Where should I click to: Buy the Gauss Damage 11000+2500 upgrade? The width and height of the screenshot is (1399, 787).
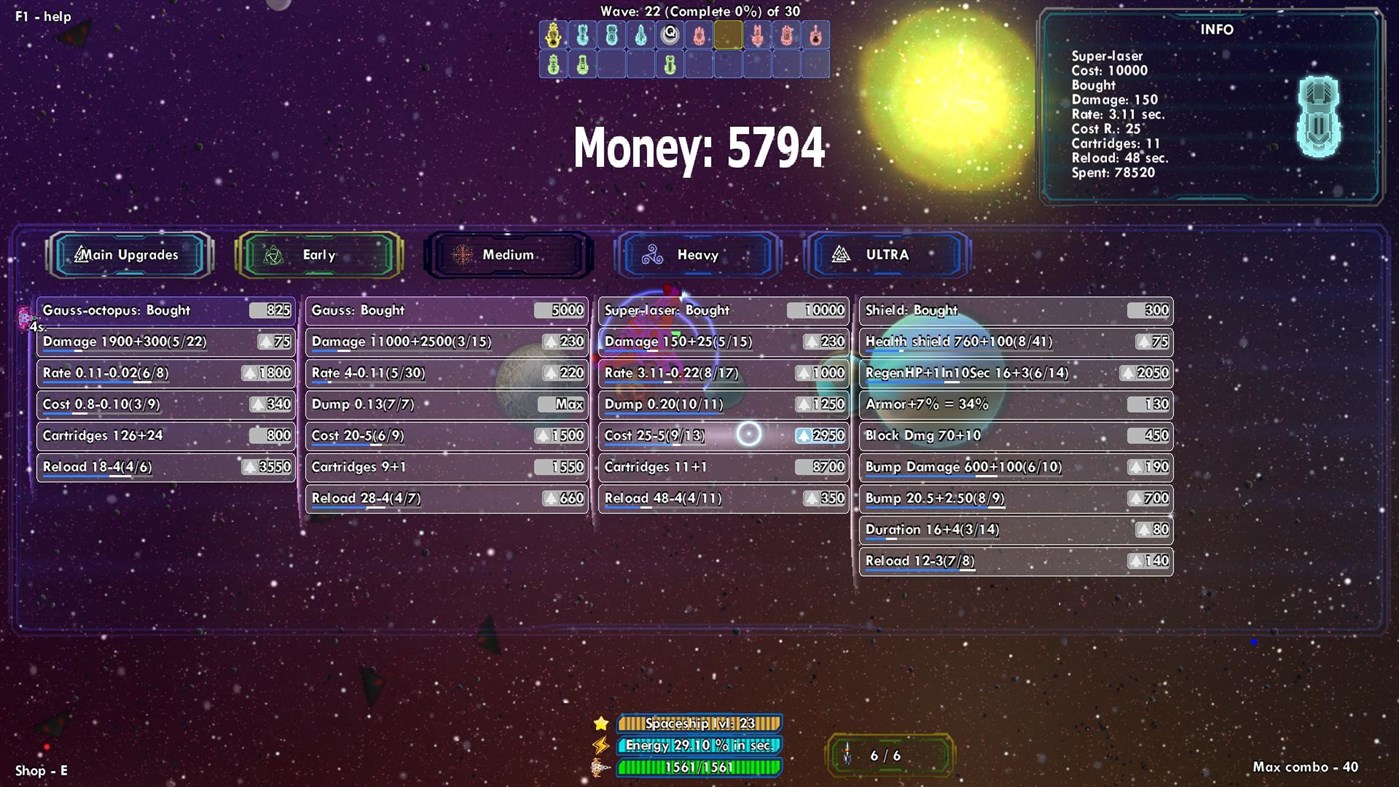pos(446,341)
